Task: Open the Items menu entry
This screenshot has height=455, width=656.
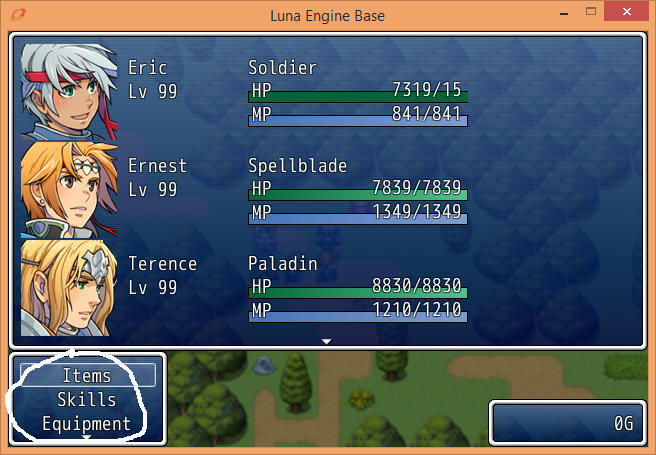Action: [87, 376]
